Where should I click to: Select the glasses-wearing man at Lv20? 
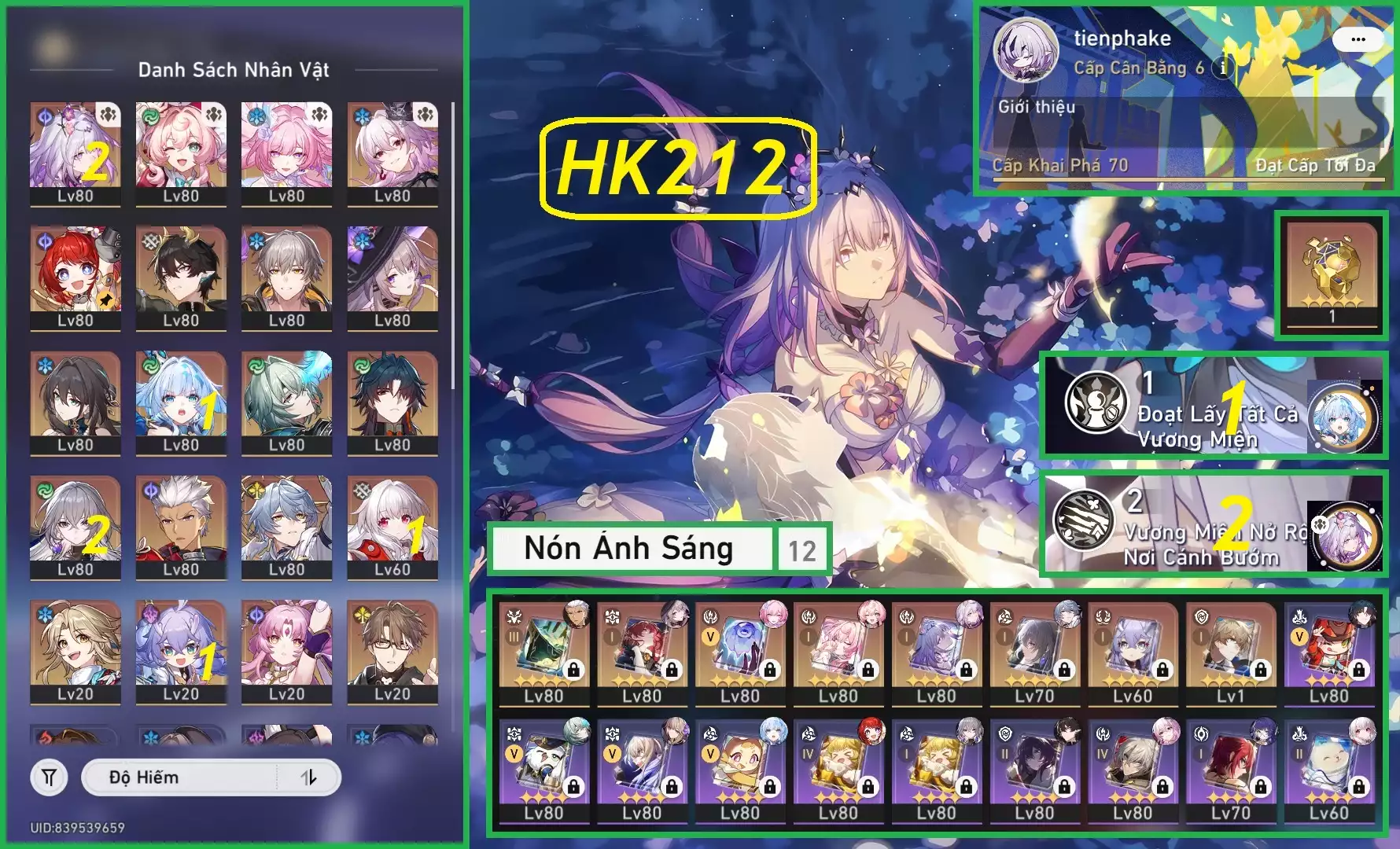tap(392, 651)
